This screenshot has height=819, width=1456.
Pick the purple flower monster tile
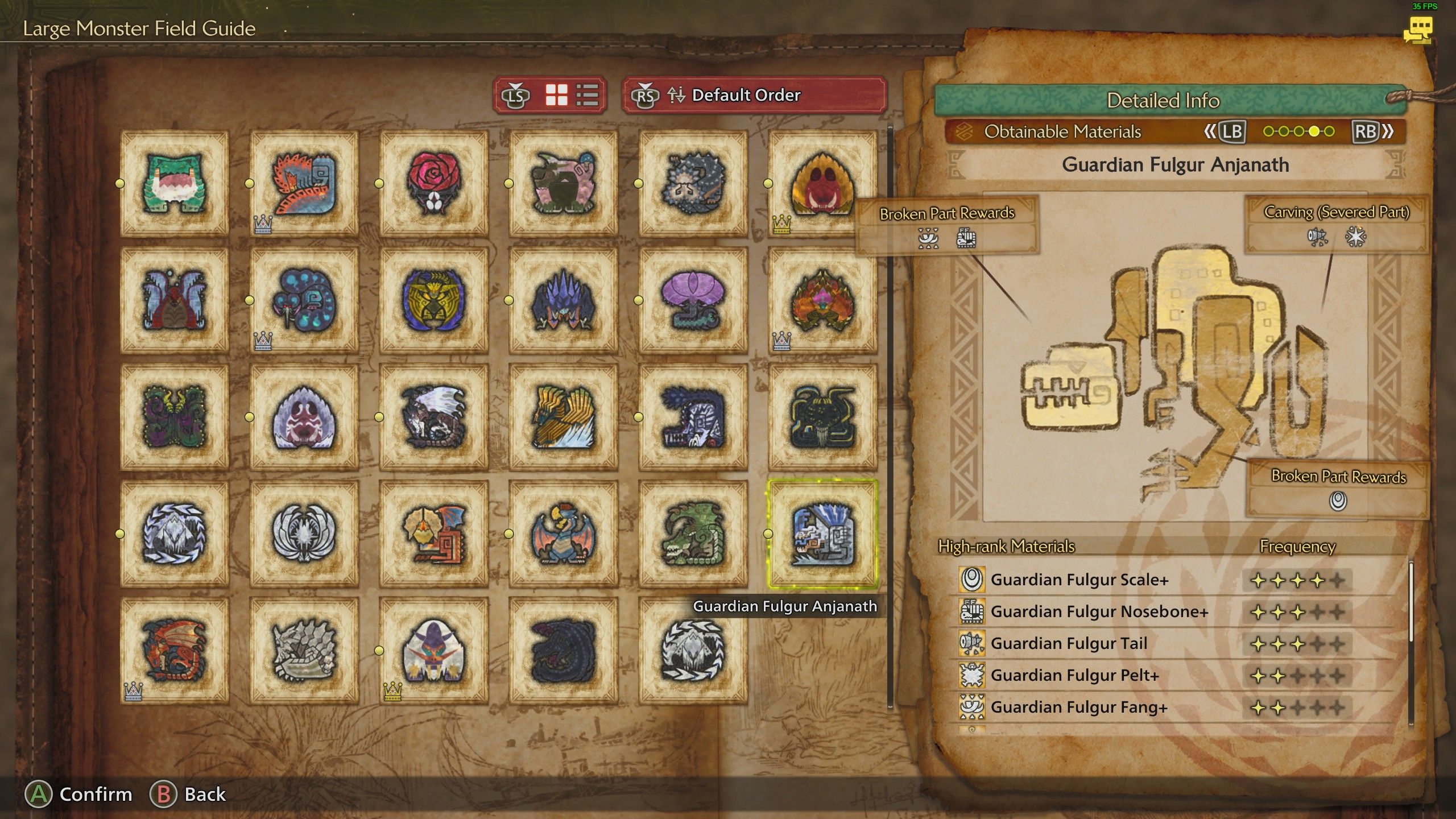[x=693, y=300]
